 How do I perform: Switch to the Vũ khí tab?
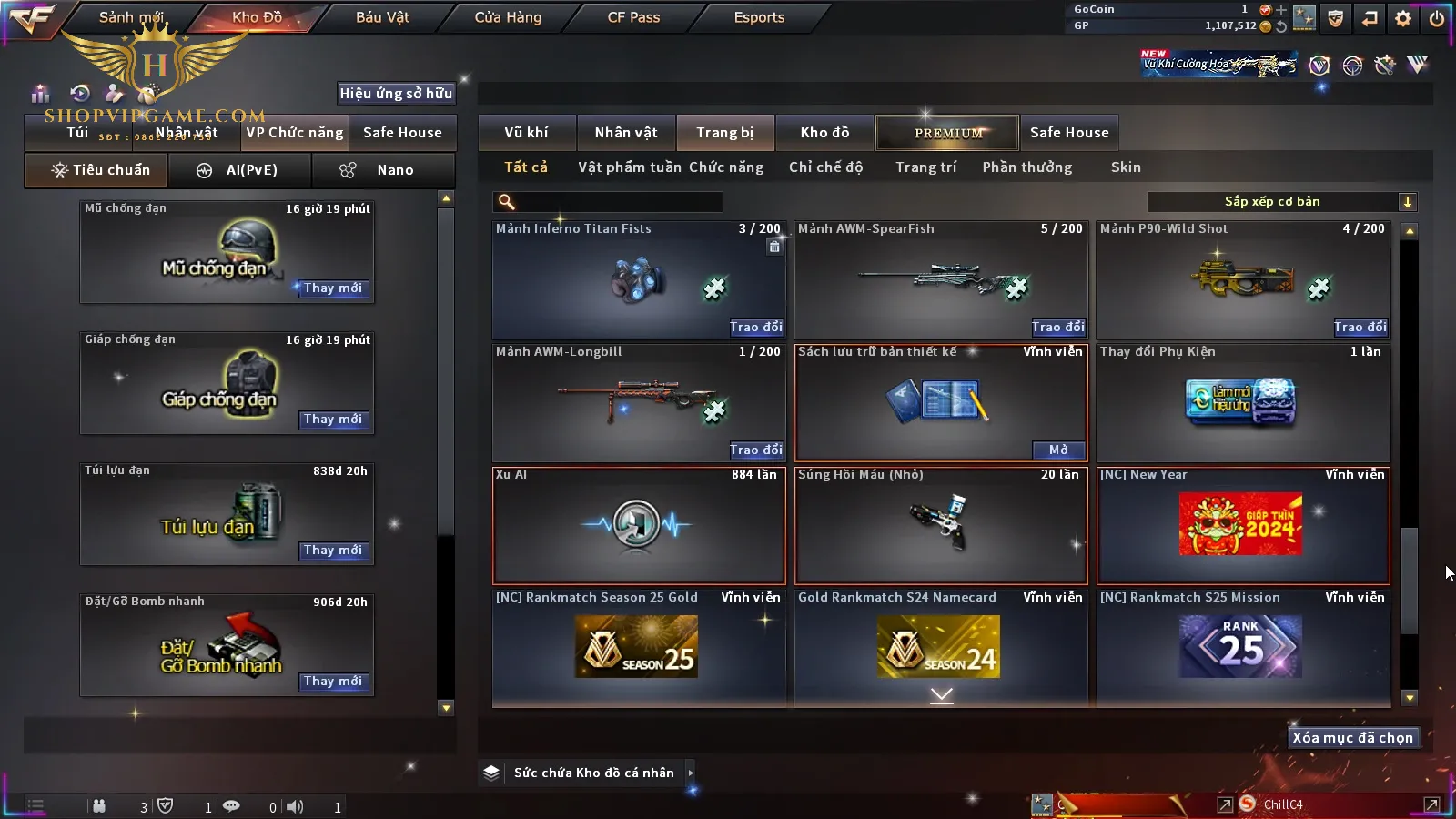[x=526, y=133]
